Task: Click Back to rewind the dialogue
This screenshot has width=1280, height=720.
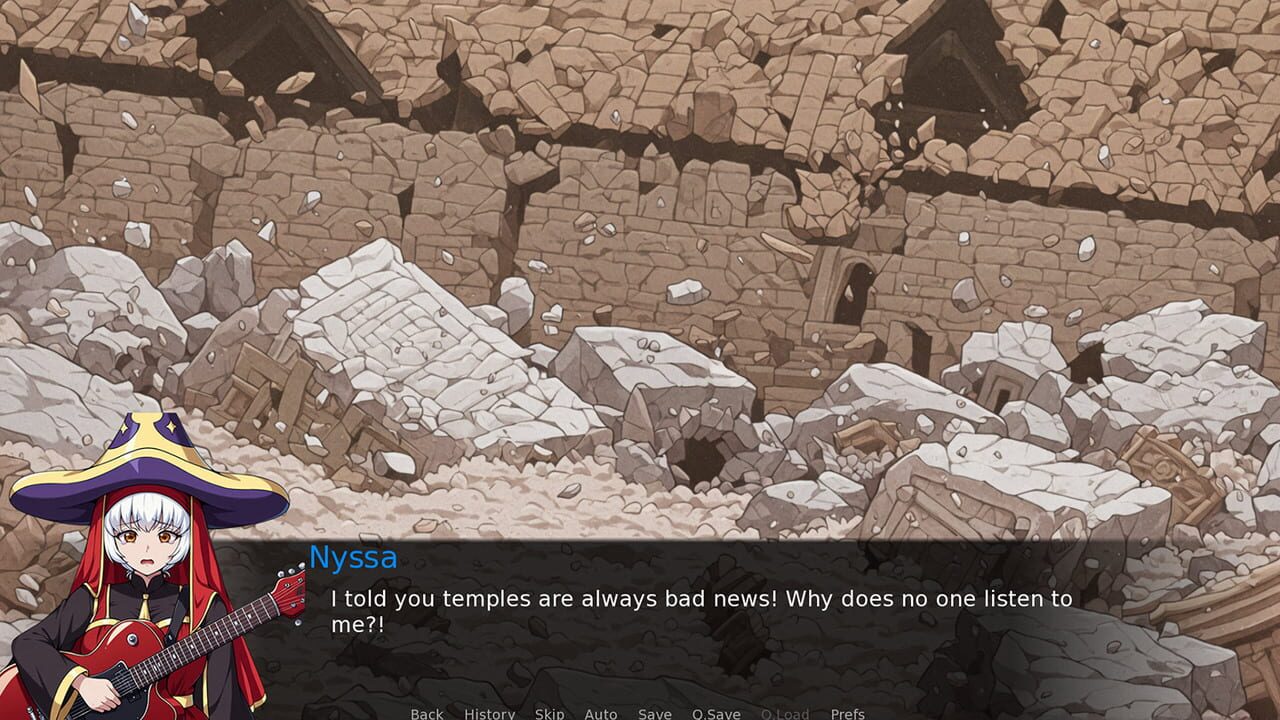Action: click(426, 714)
